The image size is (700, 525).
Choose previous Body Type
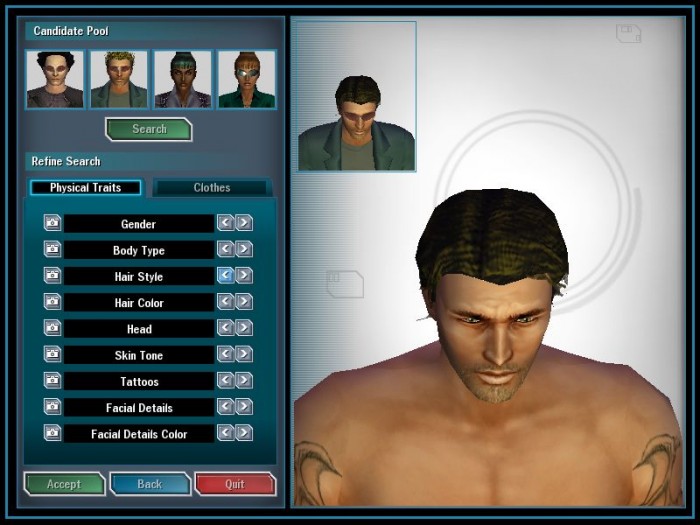pos(226,249)
